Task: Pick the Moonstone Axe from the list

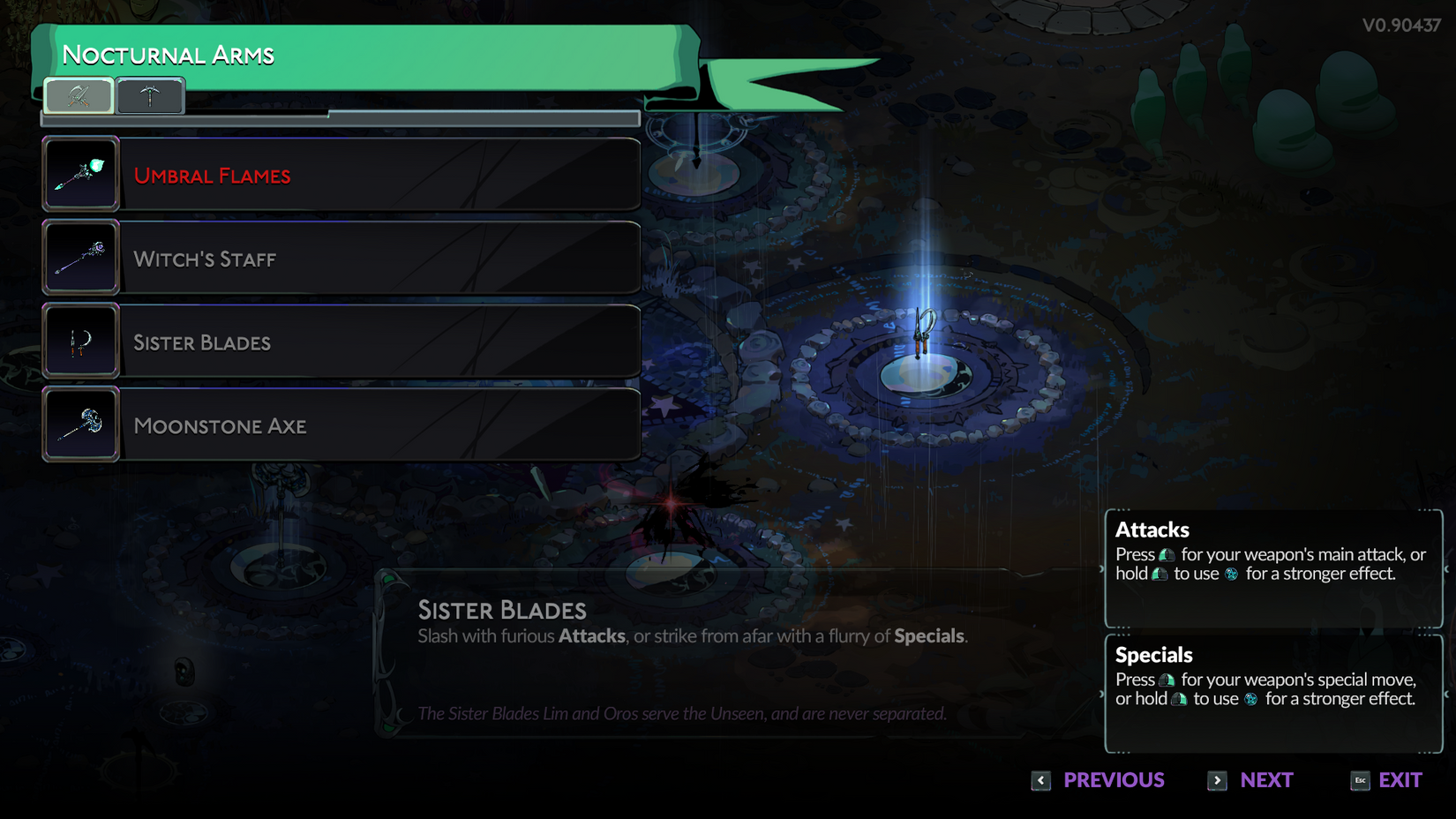Action: 341,425
